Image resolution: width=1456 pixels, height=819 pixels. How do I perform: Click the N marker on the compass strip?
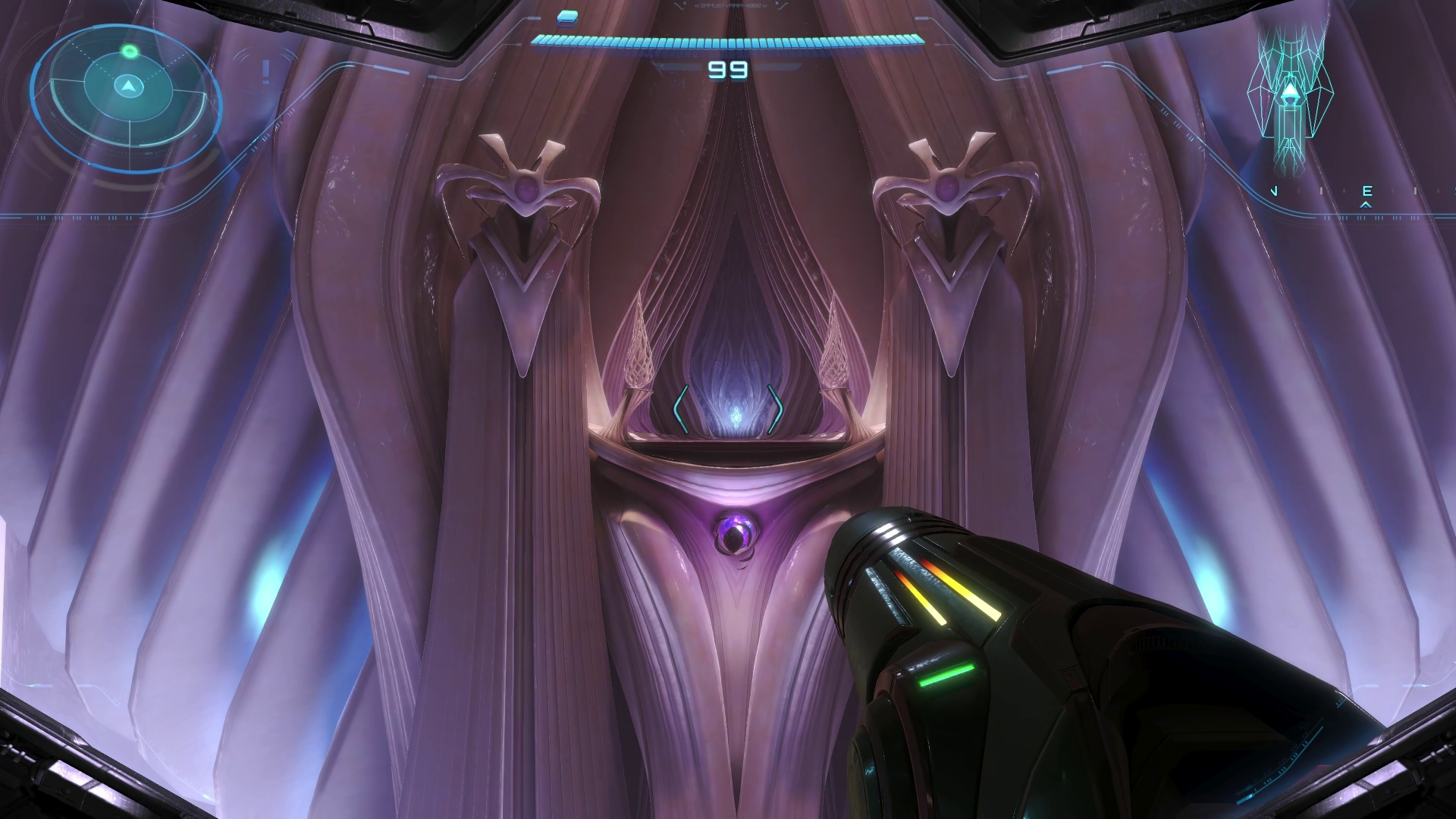(x=1274, y=190)
